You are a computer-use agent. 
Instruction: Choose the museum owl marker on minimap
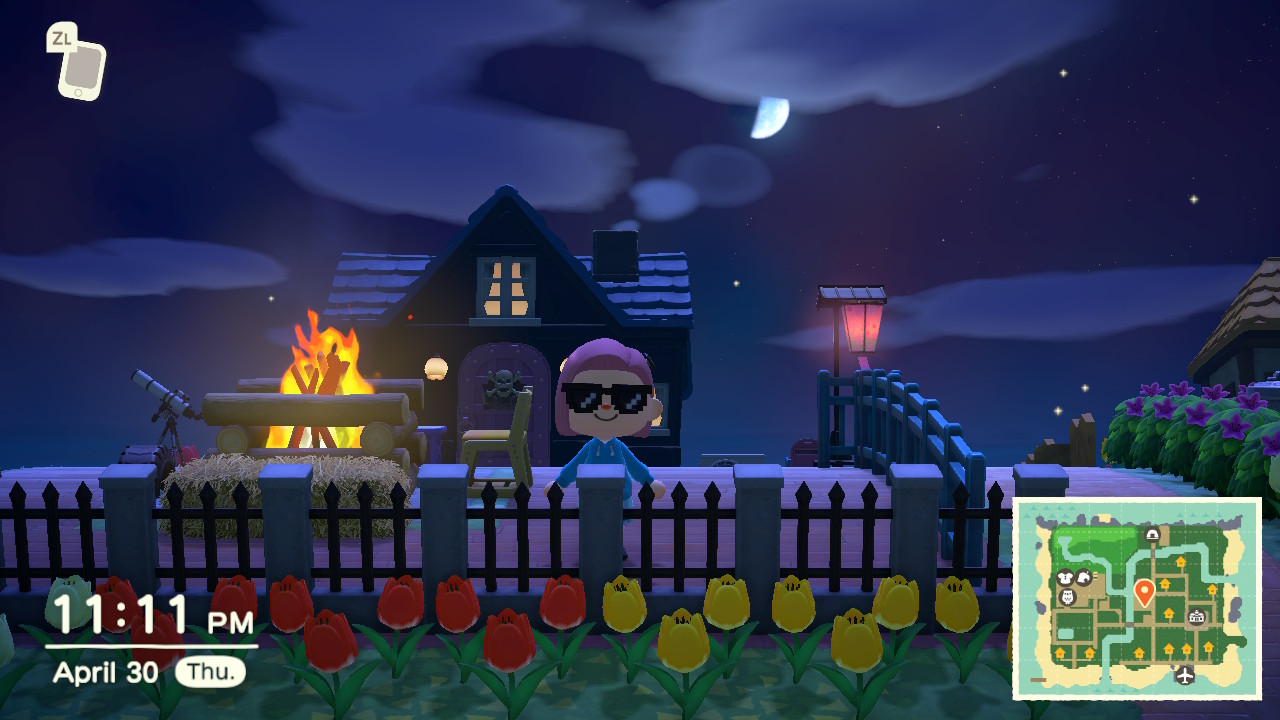1067,597
